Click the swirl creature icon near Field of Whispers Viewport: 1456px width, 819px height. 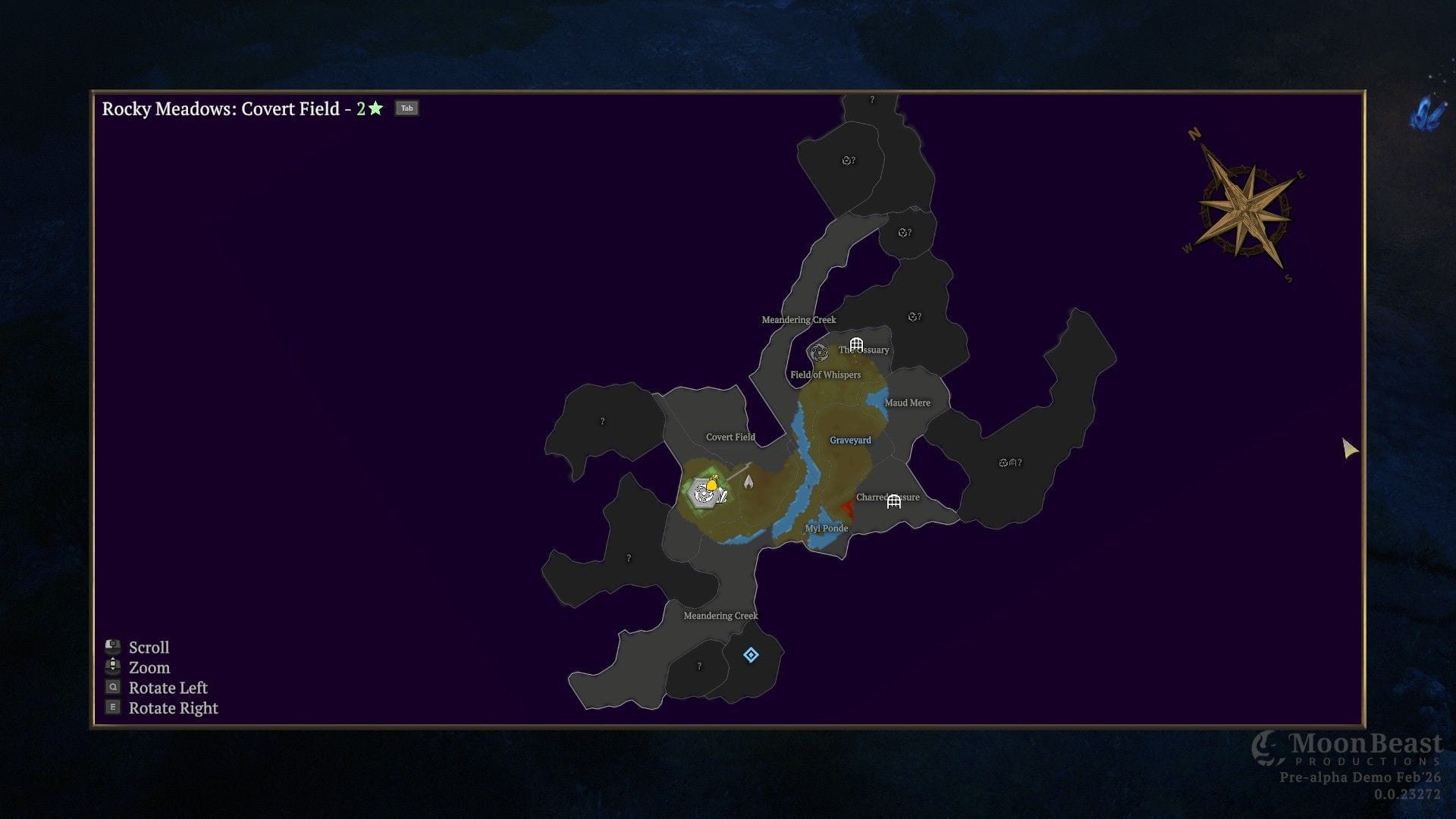[818, 352]
